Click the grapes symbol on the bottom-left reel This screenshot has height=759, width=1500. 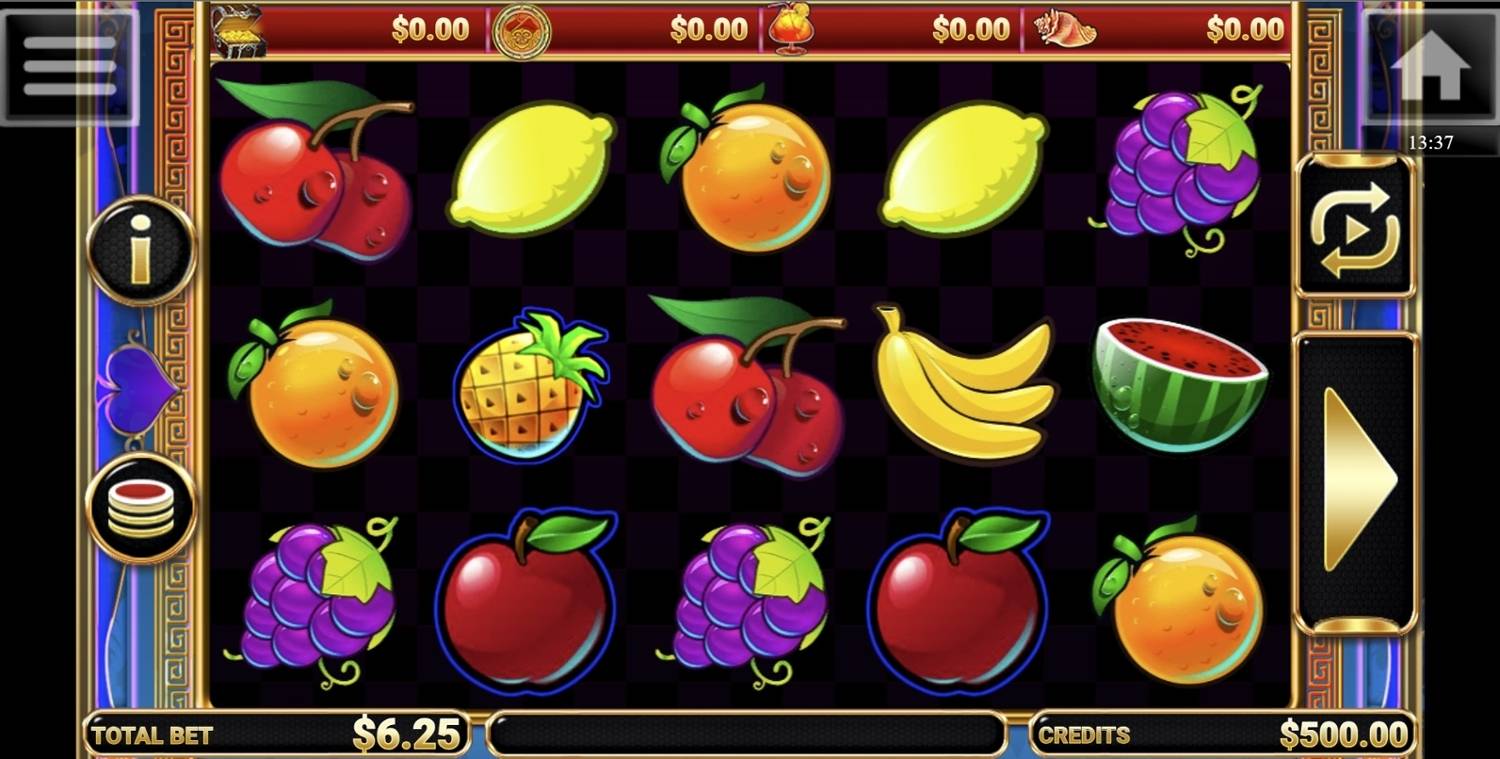point(320,600)
